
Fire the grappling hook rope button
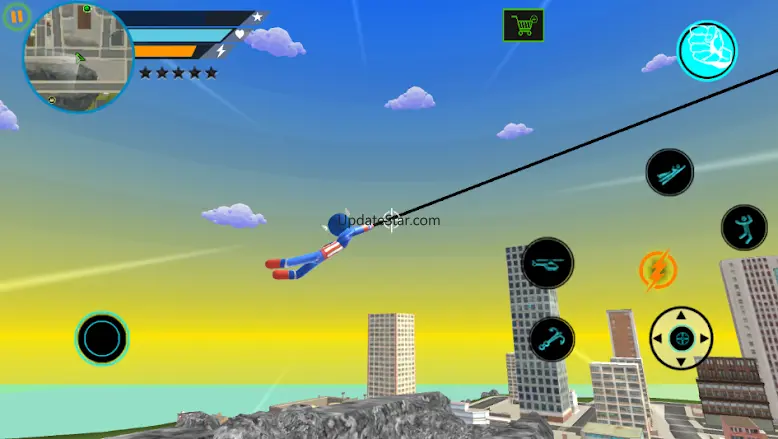(551, 339)
